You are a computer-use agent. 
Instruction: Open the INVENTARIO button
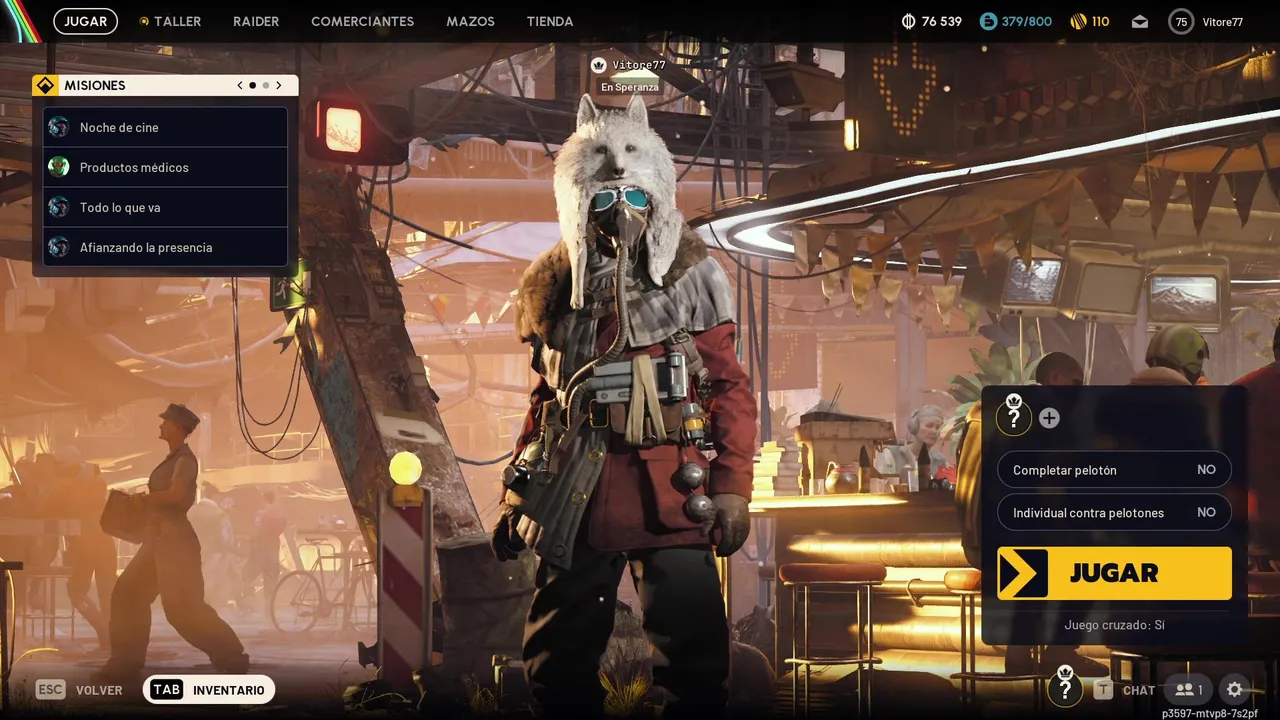coord(209,690)
